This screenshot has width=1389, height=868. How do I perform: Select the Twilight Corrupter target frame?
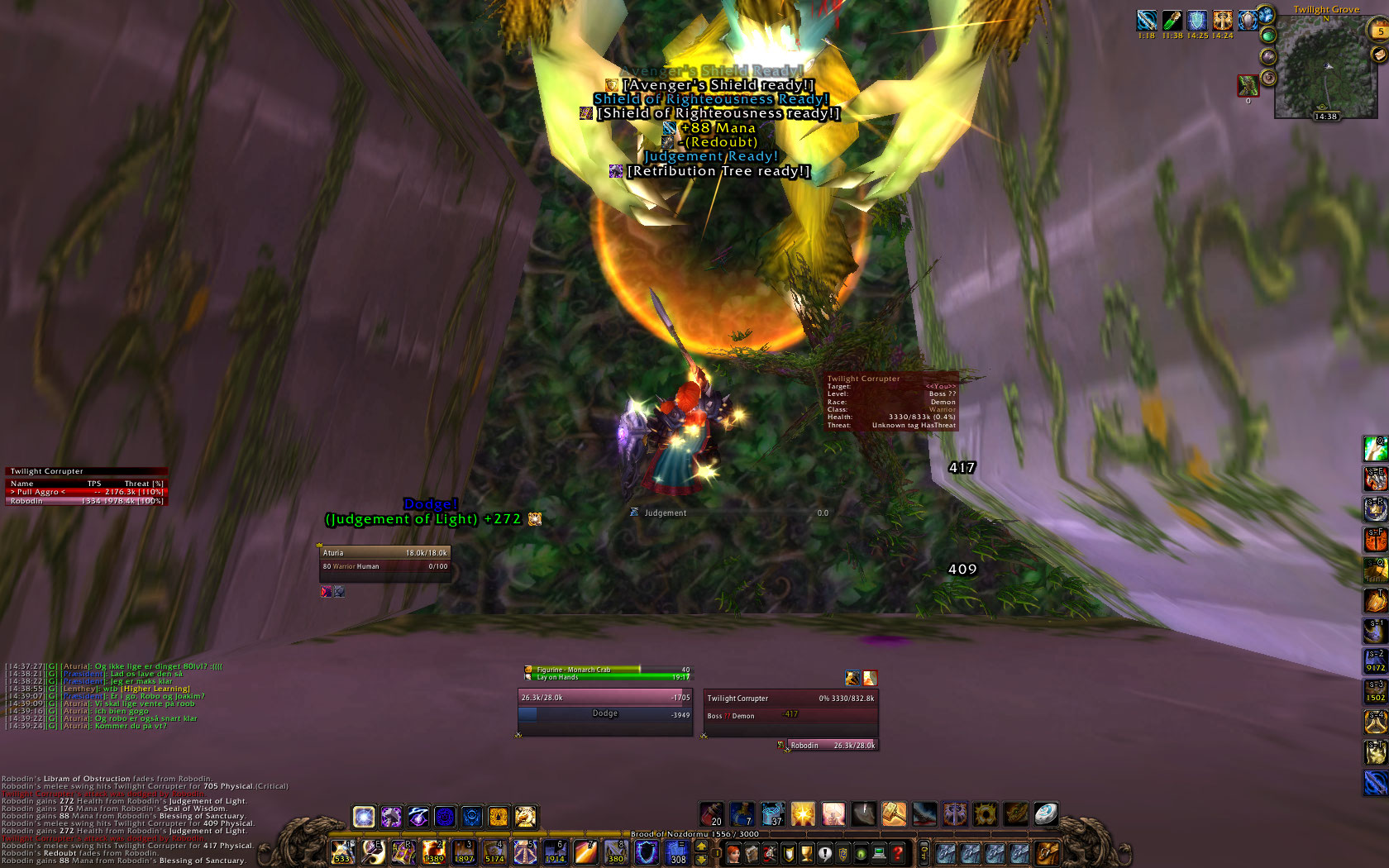tap(790, 707)
